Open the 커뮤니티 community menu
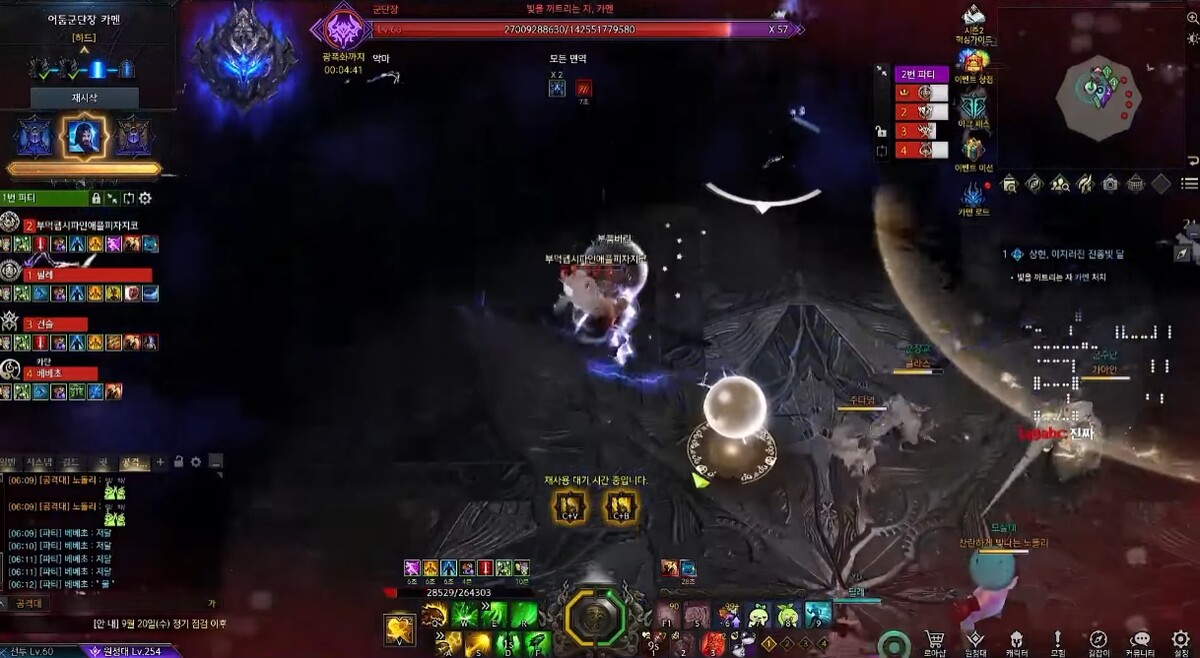This screenshot has height=658, width=1200. click(x=1140, y=641)
